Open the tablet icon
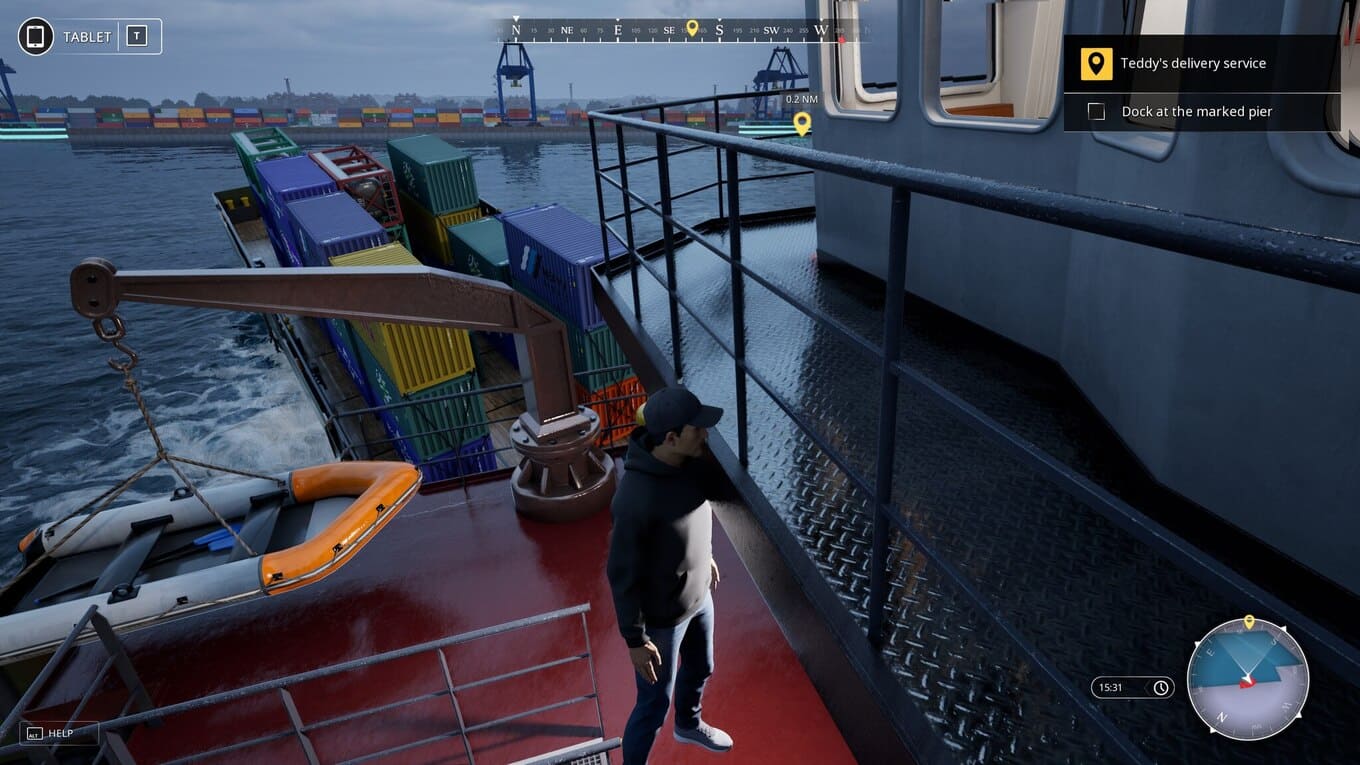This screenshot has height=765, width=1360. [36, 37]
